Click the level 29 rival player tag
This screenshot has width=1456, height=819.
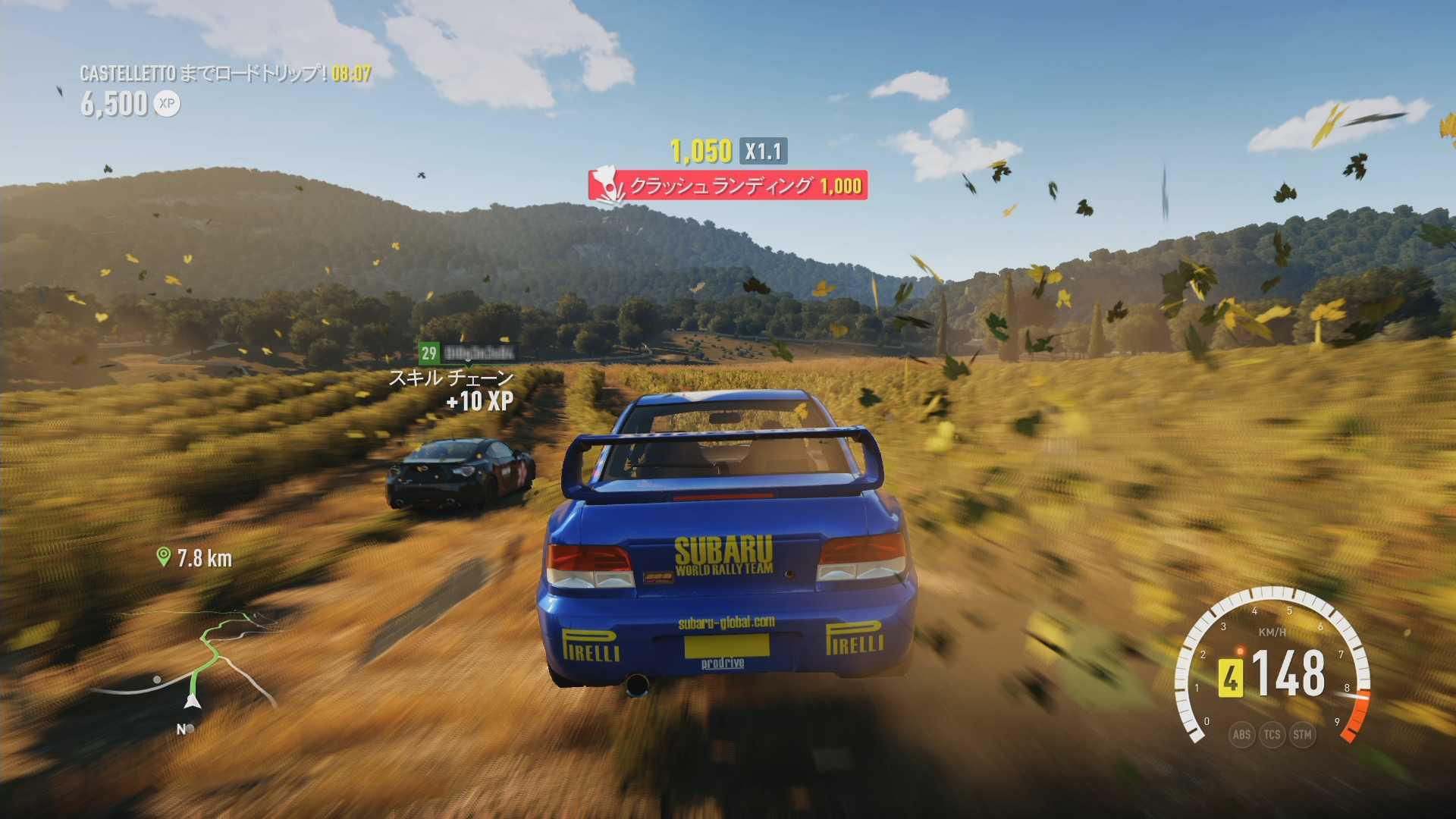pos(466,353)
